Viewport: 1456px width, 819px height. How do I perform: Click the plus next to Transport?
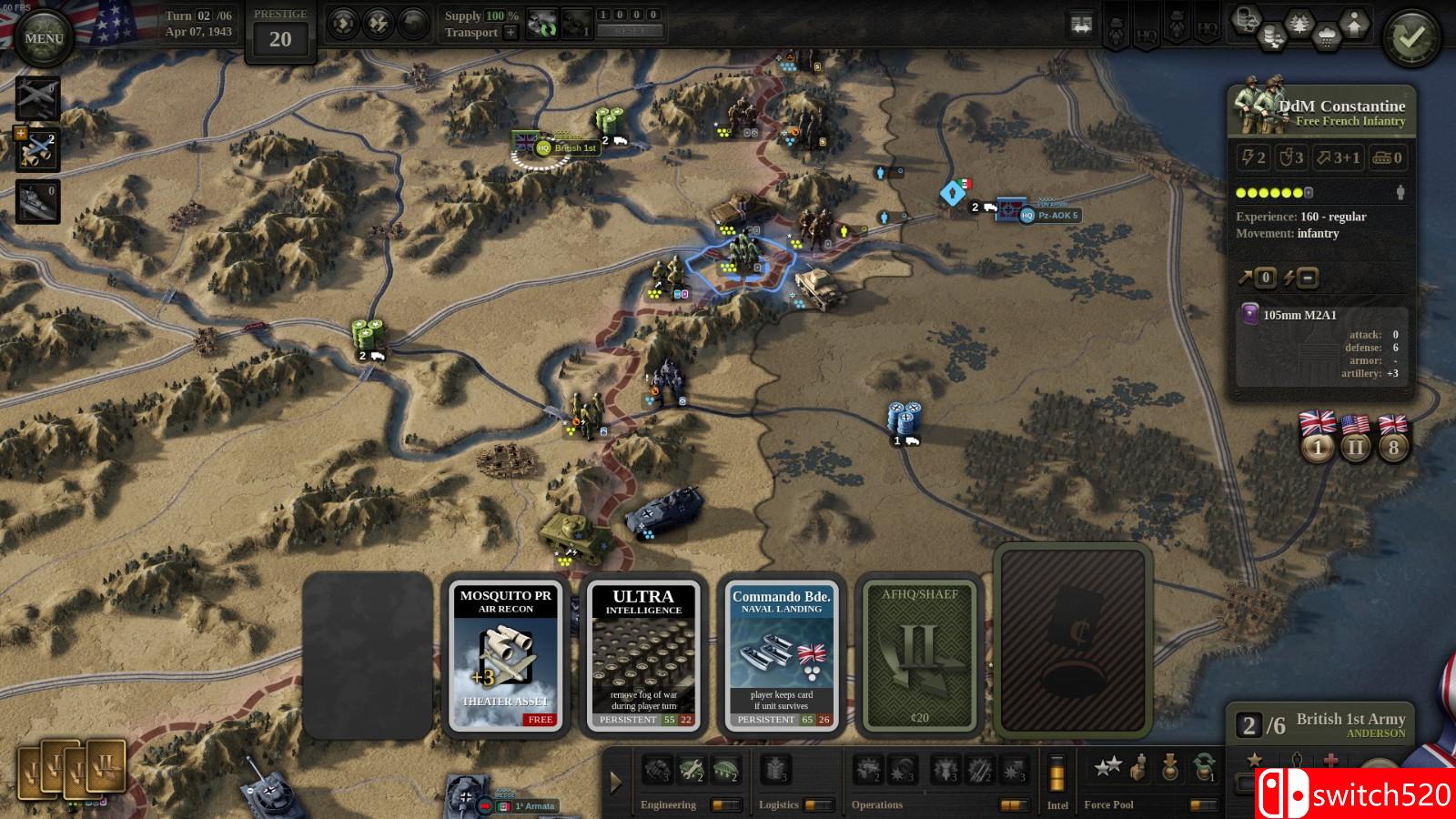pos(511,33)
